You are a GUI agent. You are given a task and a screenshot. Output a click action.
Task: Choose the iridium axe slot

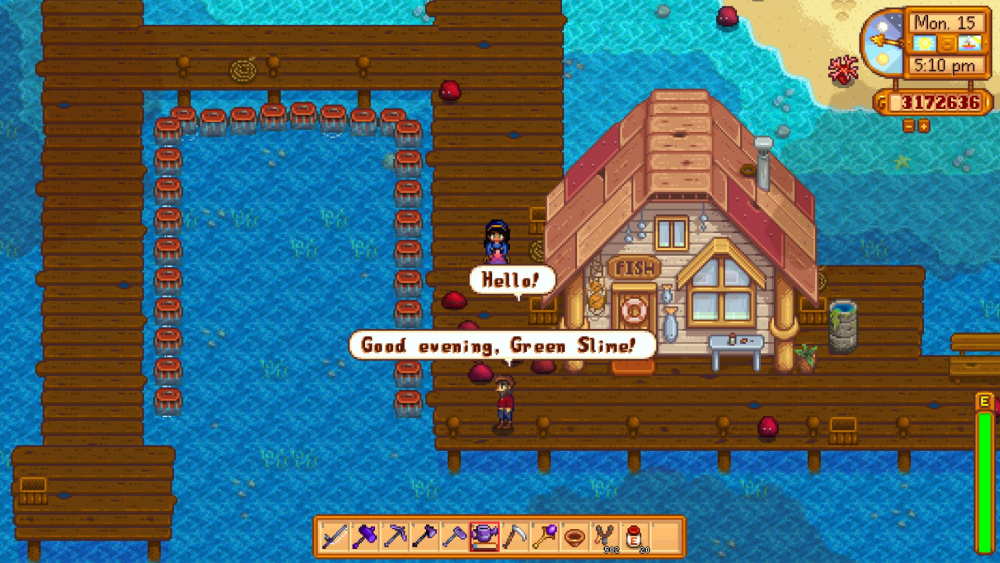tap(425, 537)
